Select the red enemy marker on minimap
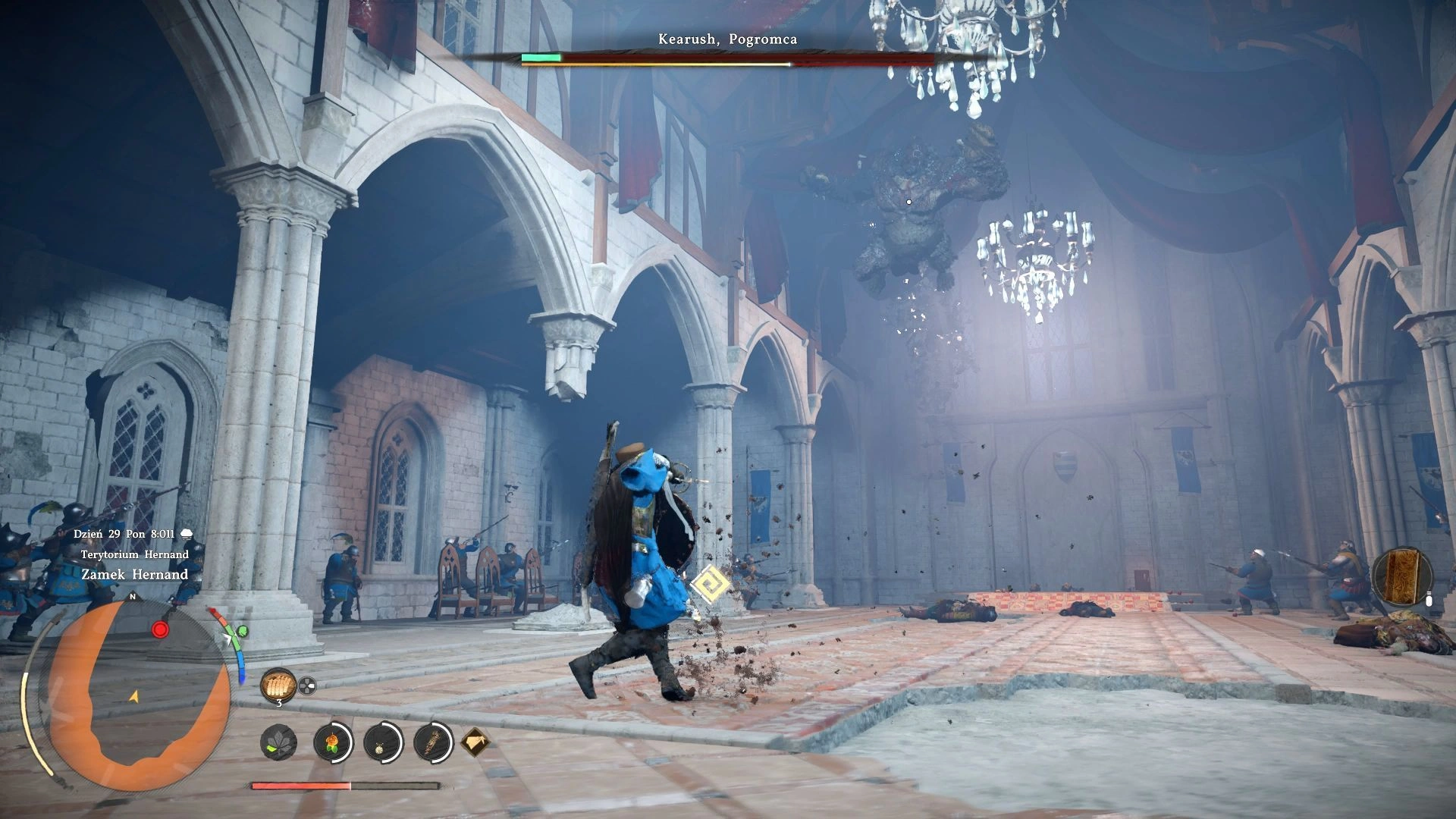 [x=159, y=629]
